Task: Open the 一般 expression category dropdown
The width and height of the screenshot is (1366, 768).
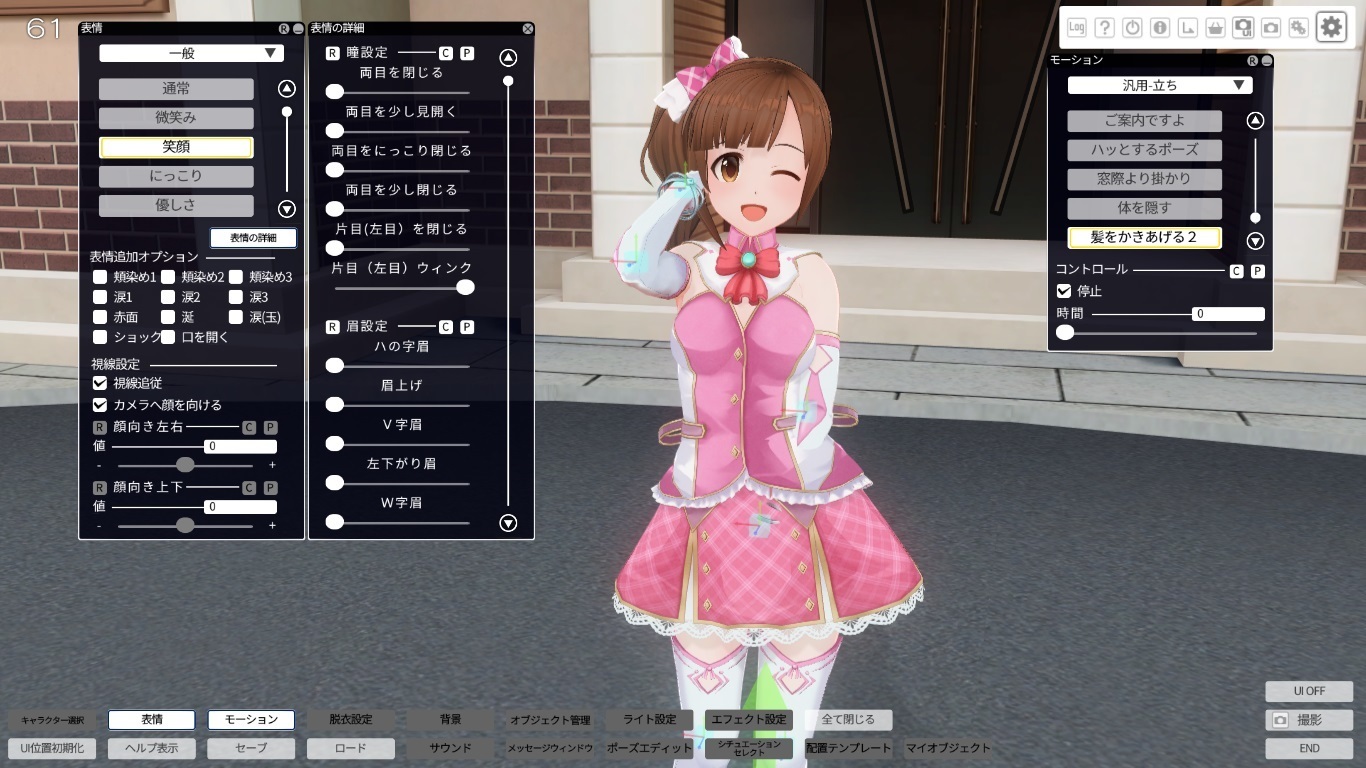Action: [190, 52]
